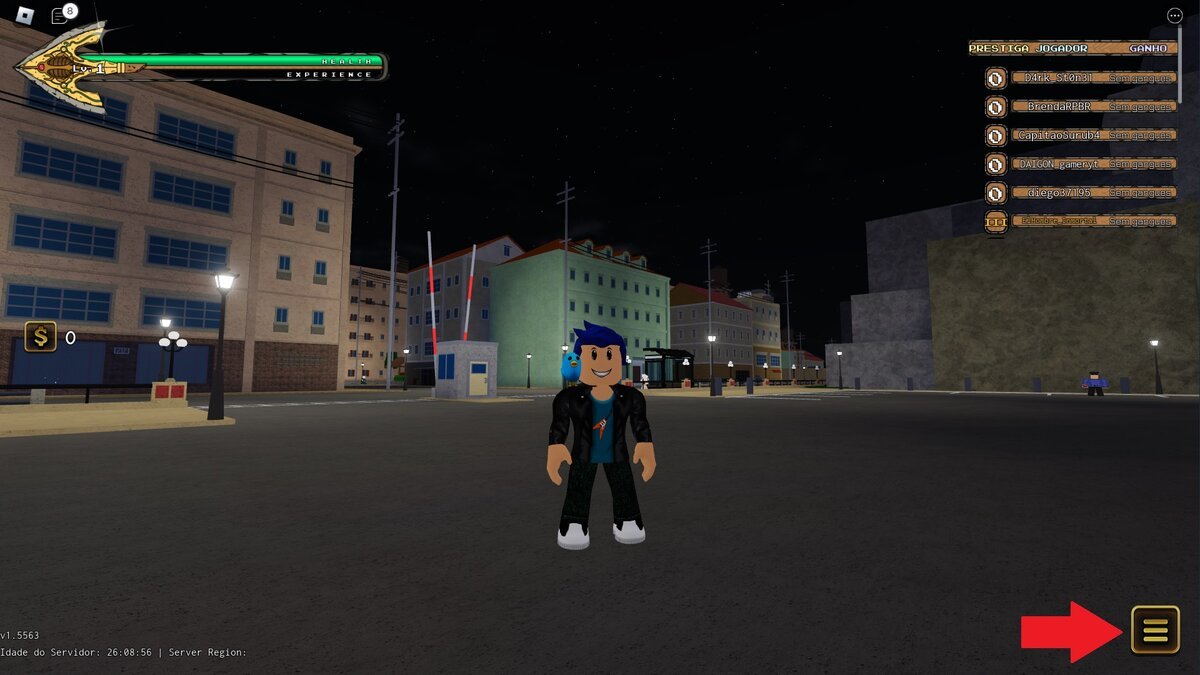1200x675 pixels.
Task: Open the gold hamburger menu button
Action: click(1155, 630)
